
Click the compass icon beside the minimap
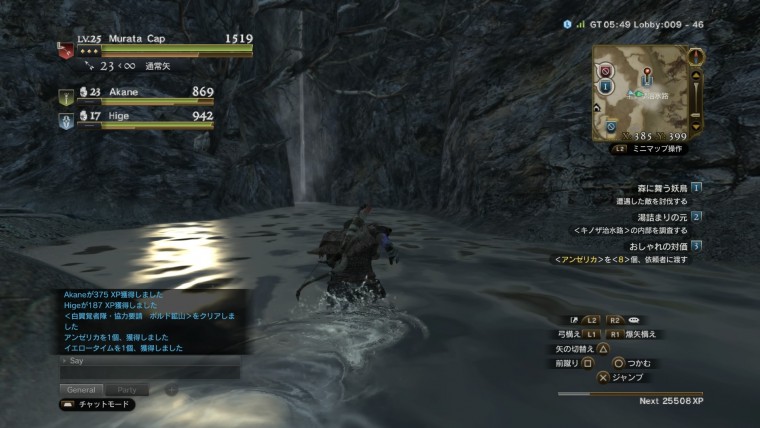coord(696,55)
